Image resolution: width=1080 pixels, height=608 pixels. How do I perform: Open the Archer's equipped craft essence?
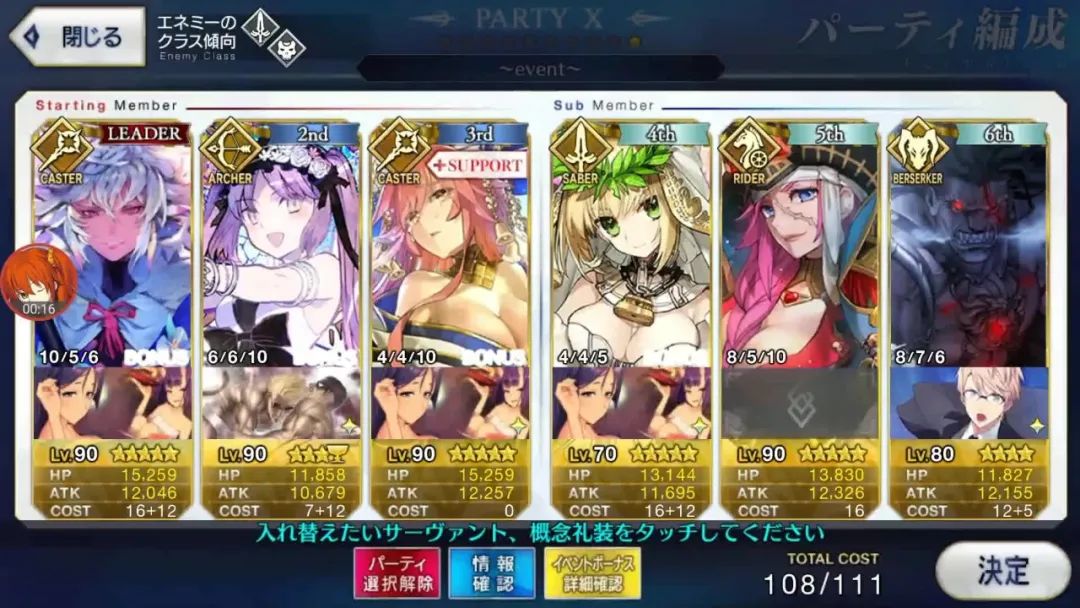point(280,403)
